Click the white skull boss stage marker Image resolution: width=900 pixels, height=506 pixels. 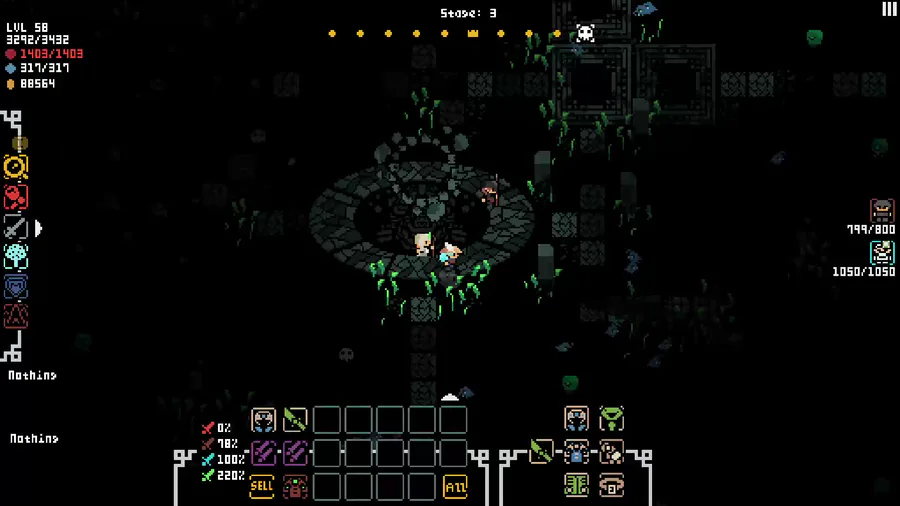[x=586, y=33]
